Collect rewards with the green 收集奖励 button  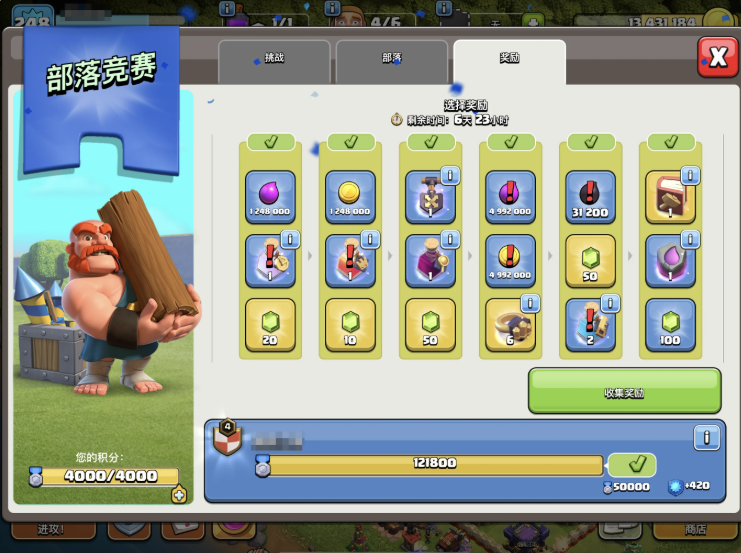(x=624, y=391)
